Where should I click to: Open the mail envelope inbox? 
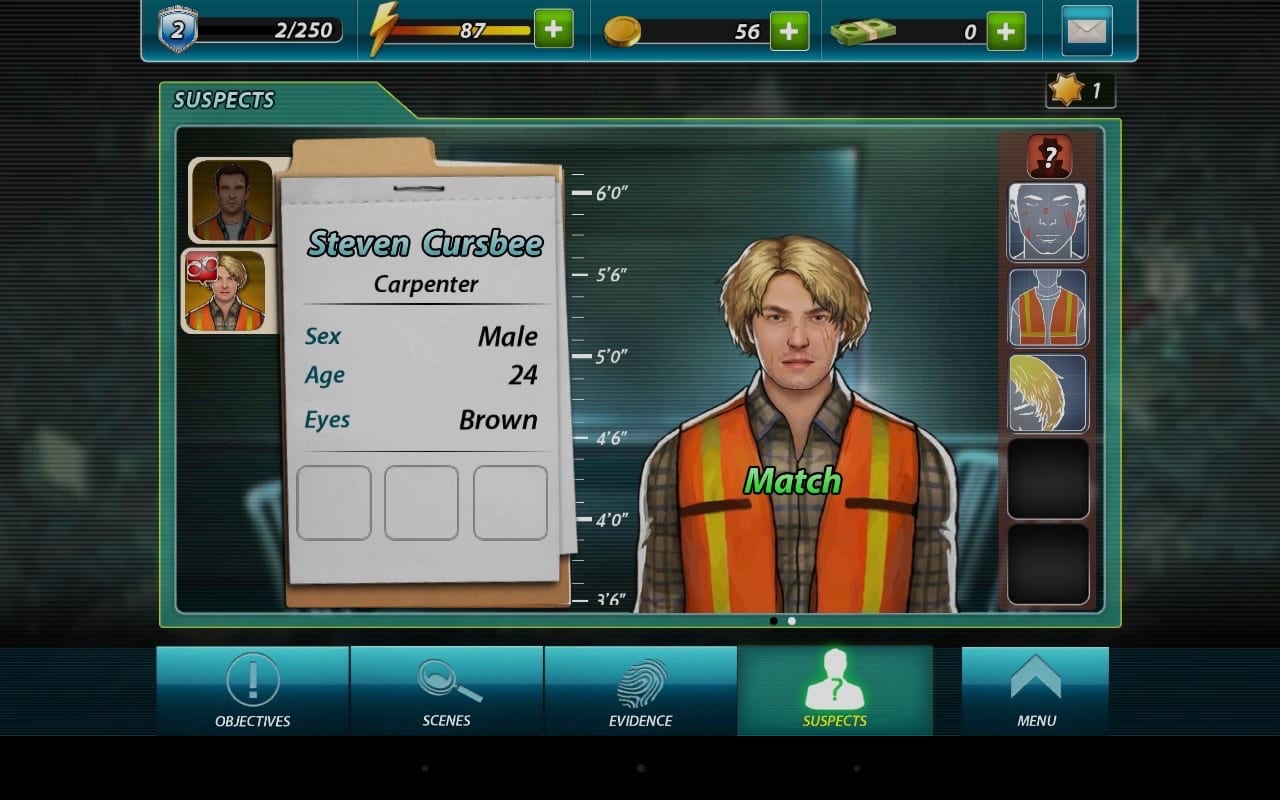pyautogui.click(x=1089, y=31)
